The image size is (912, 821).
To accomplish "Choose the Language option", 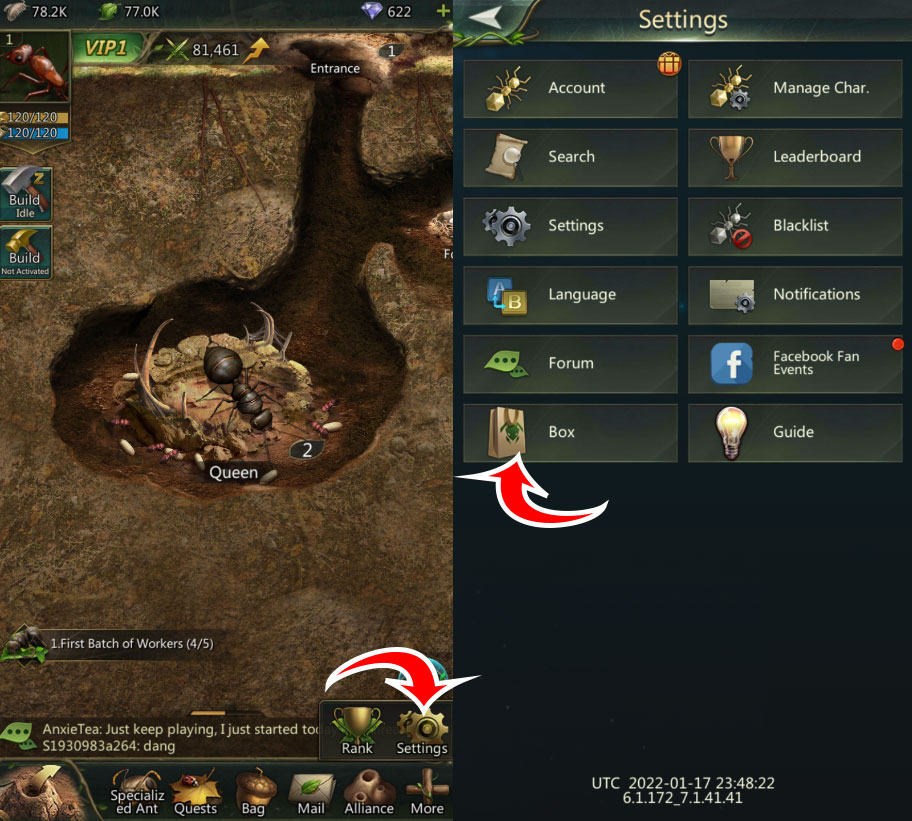I will 570,295.
